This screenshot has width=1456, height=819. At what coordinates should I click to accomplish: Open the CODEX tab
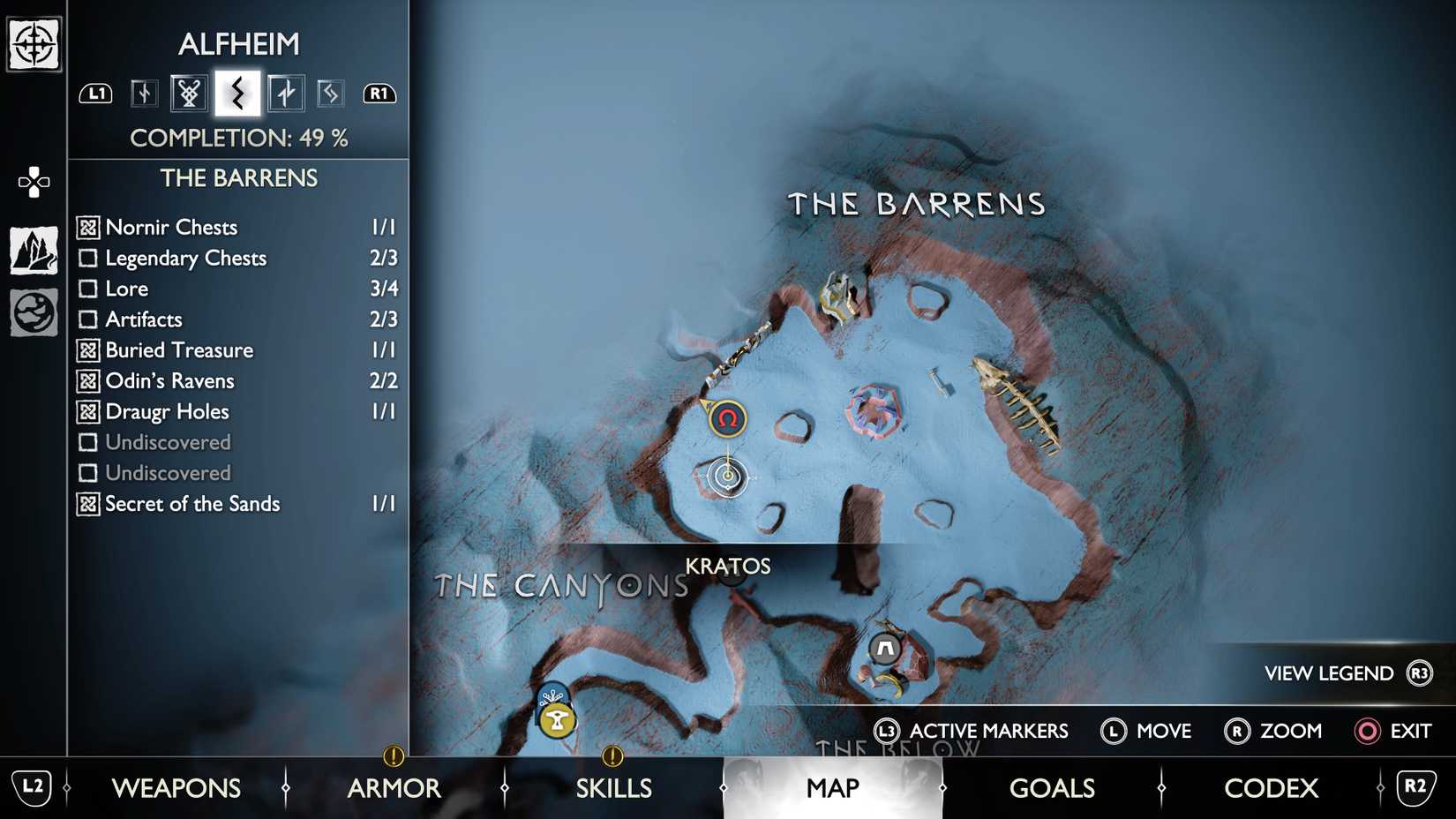(x=1271, y=787)
